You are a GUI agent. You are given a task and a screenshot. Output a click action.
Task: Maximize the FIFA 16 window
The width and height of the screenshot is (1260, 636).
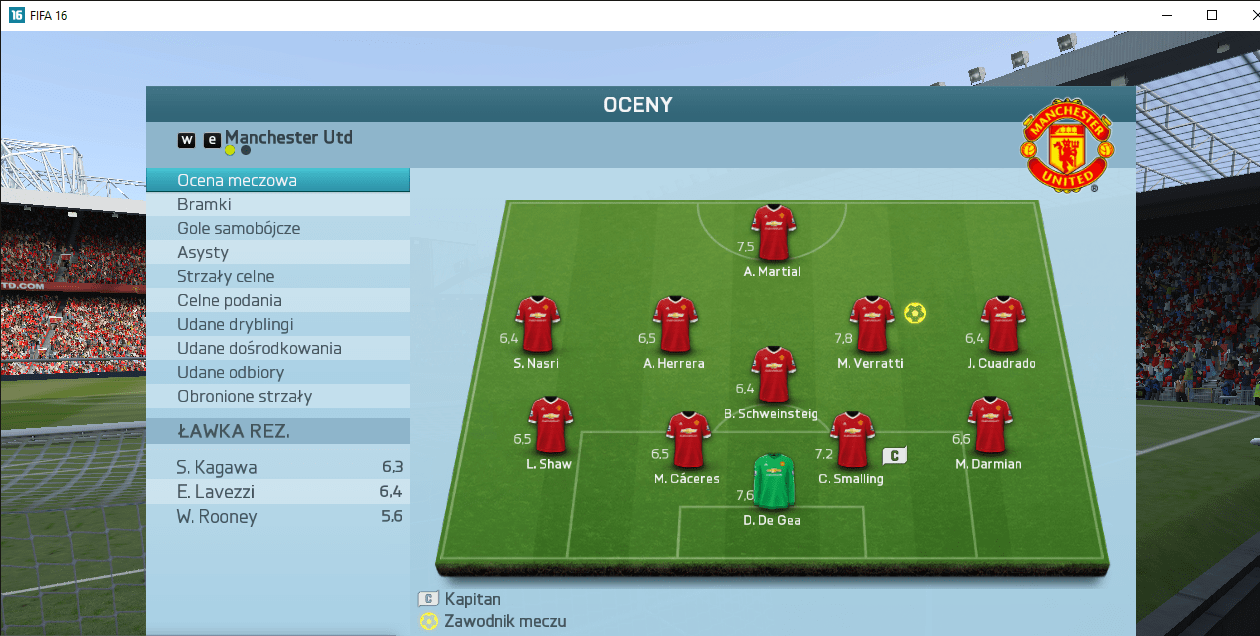coord(1212,15)
